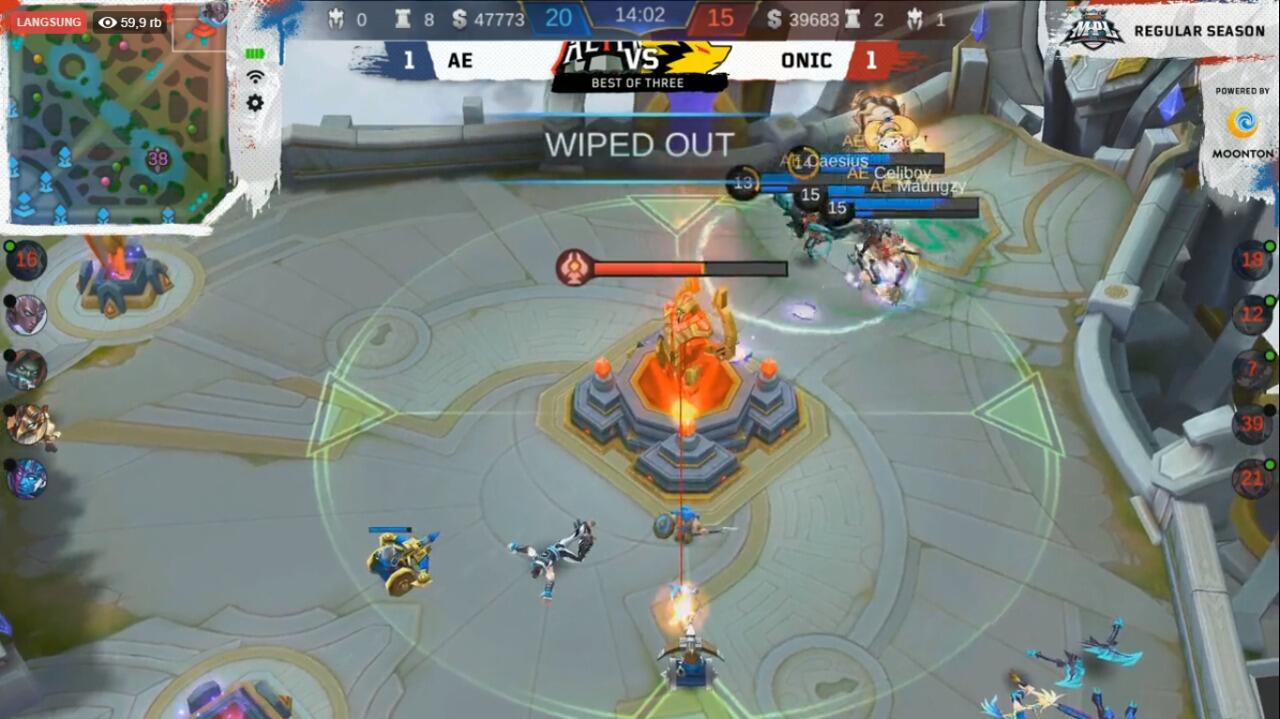Select the green-masked hero portrait
The height and width of the screenshot is (719, 1280).
[26, 370]
